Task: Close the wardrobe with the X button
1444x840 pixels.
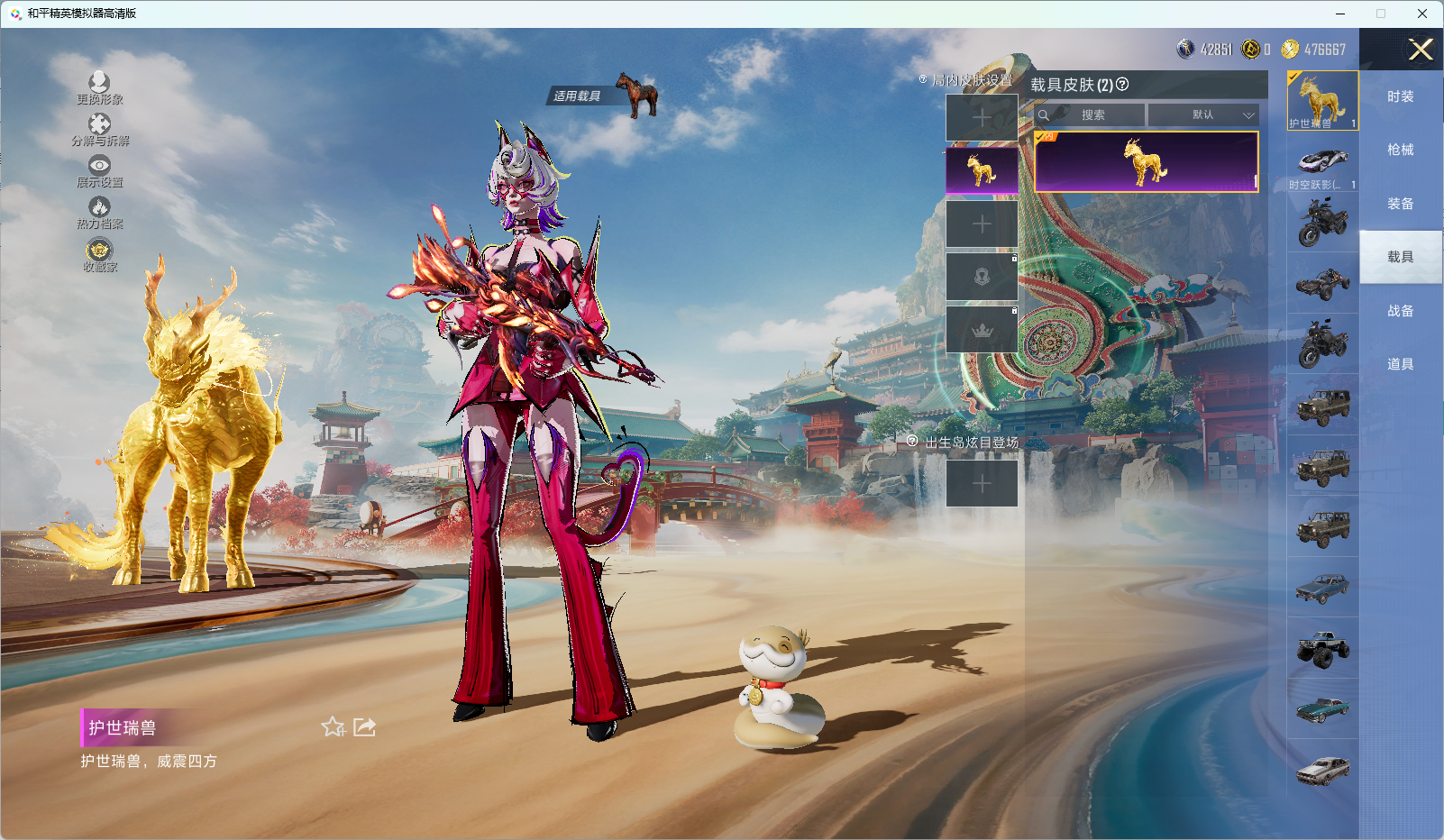Action: click(x=1421, y=50)
